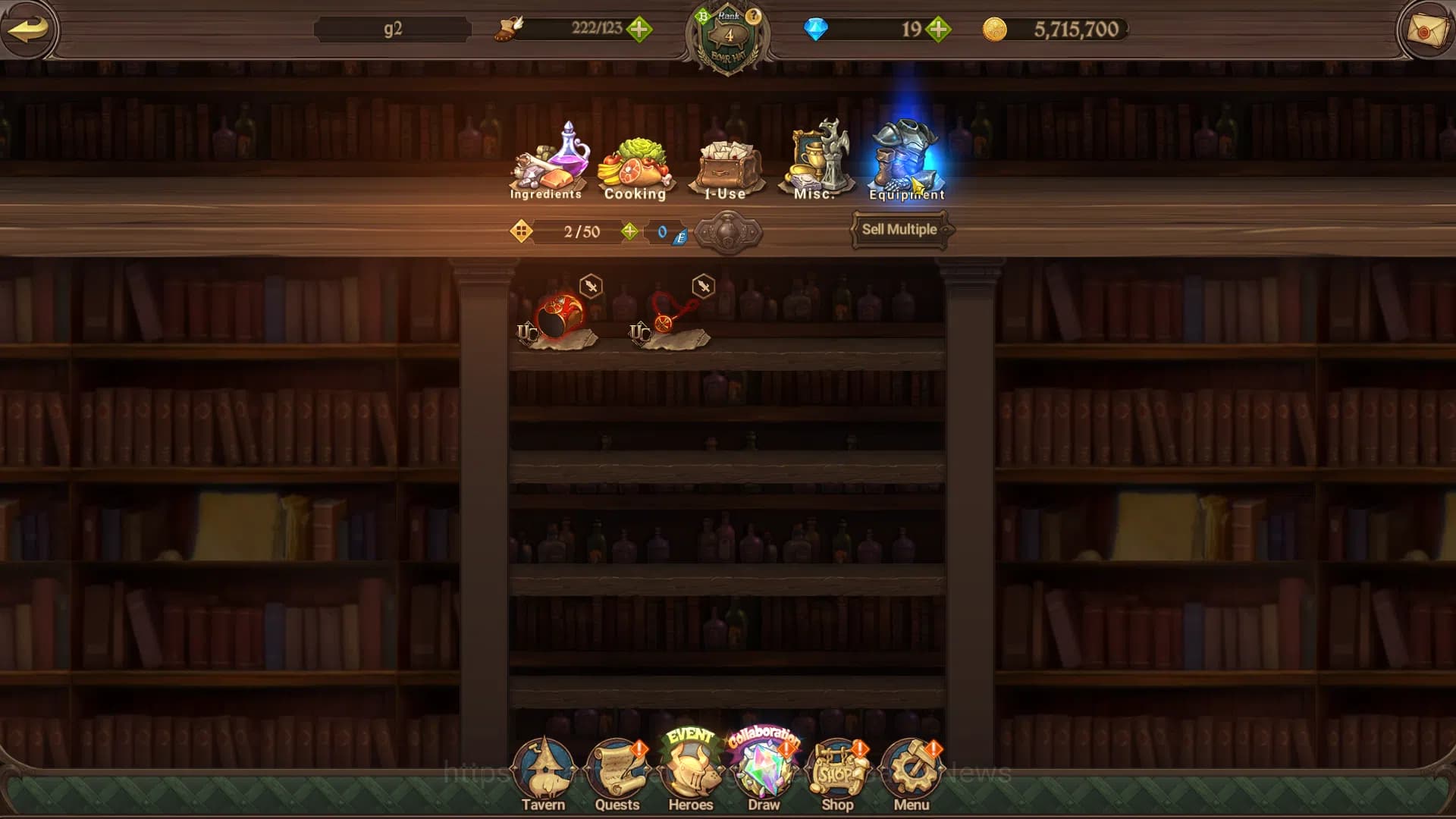Expand equipment inventory capacity with plus button
The image size is (1456, 819).
(x=629, y=231)
